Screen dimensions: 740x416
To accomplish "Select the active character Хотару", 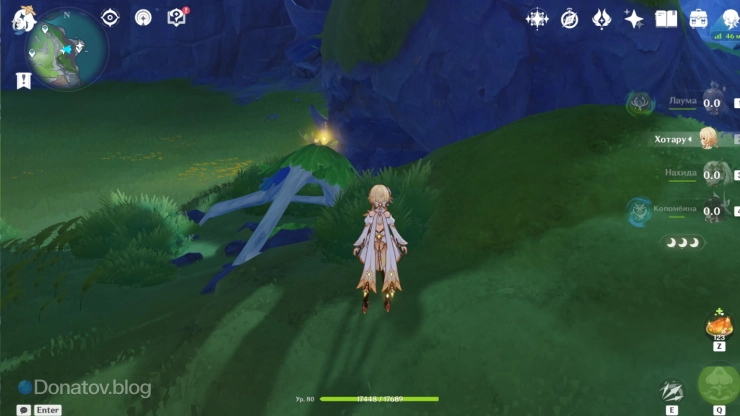I will point(709,138).
